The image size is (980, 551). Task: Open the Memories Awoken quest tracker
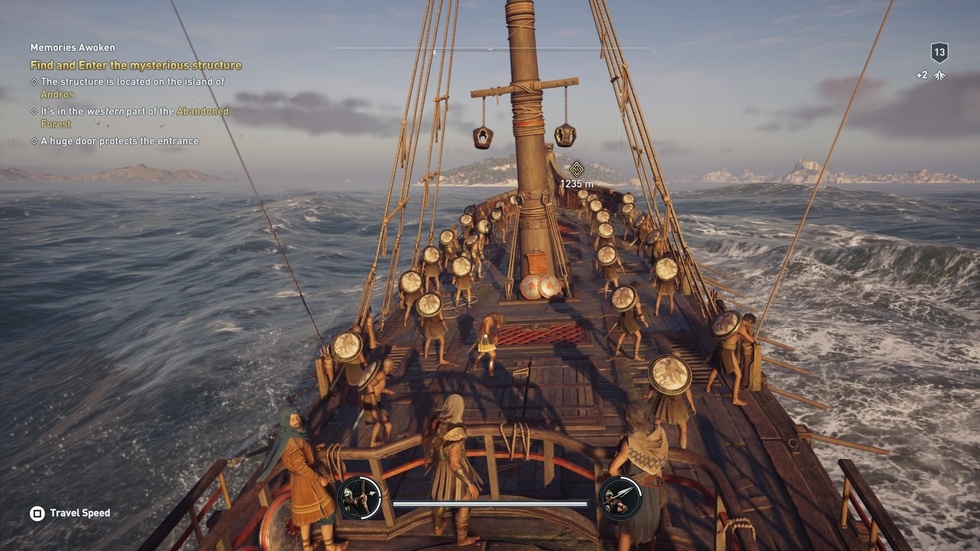(x=72, y=48)
